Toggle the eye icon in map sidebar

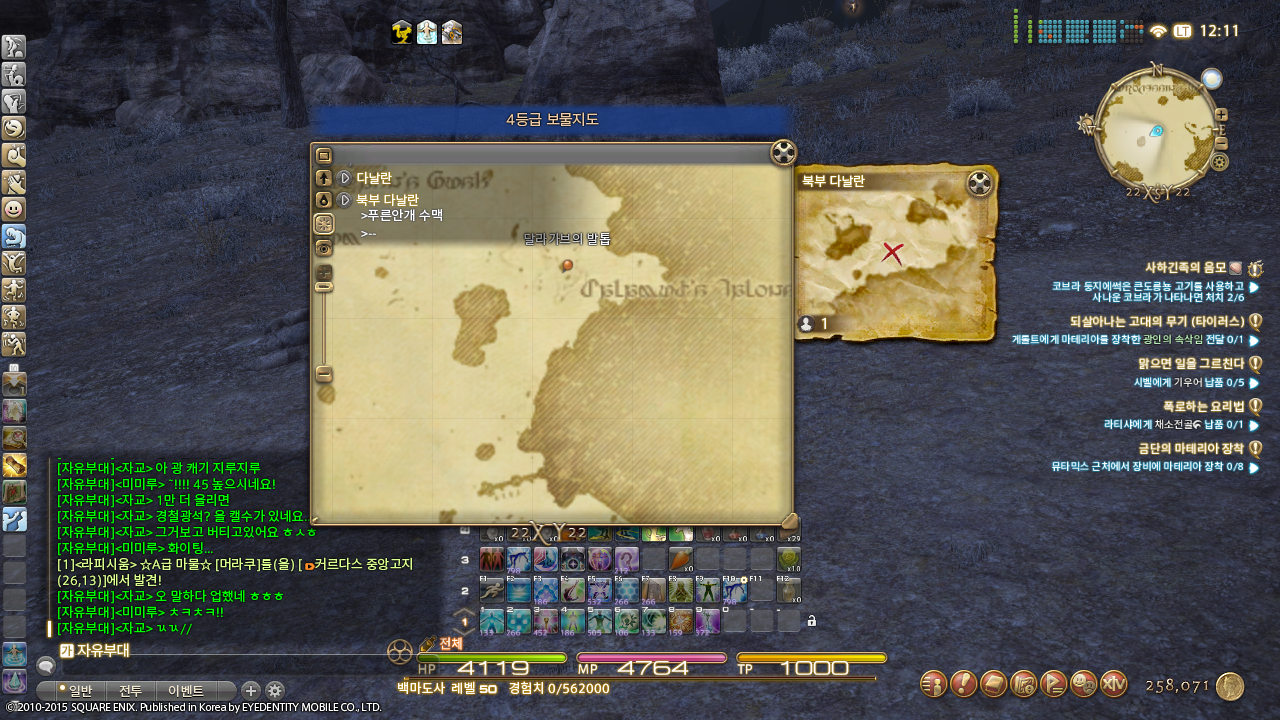(324, 248)
